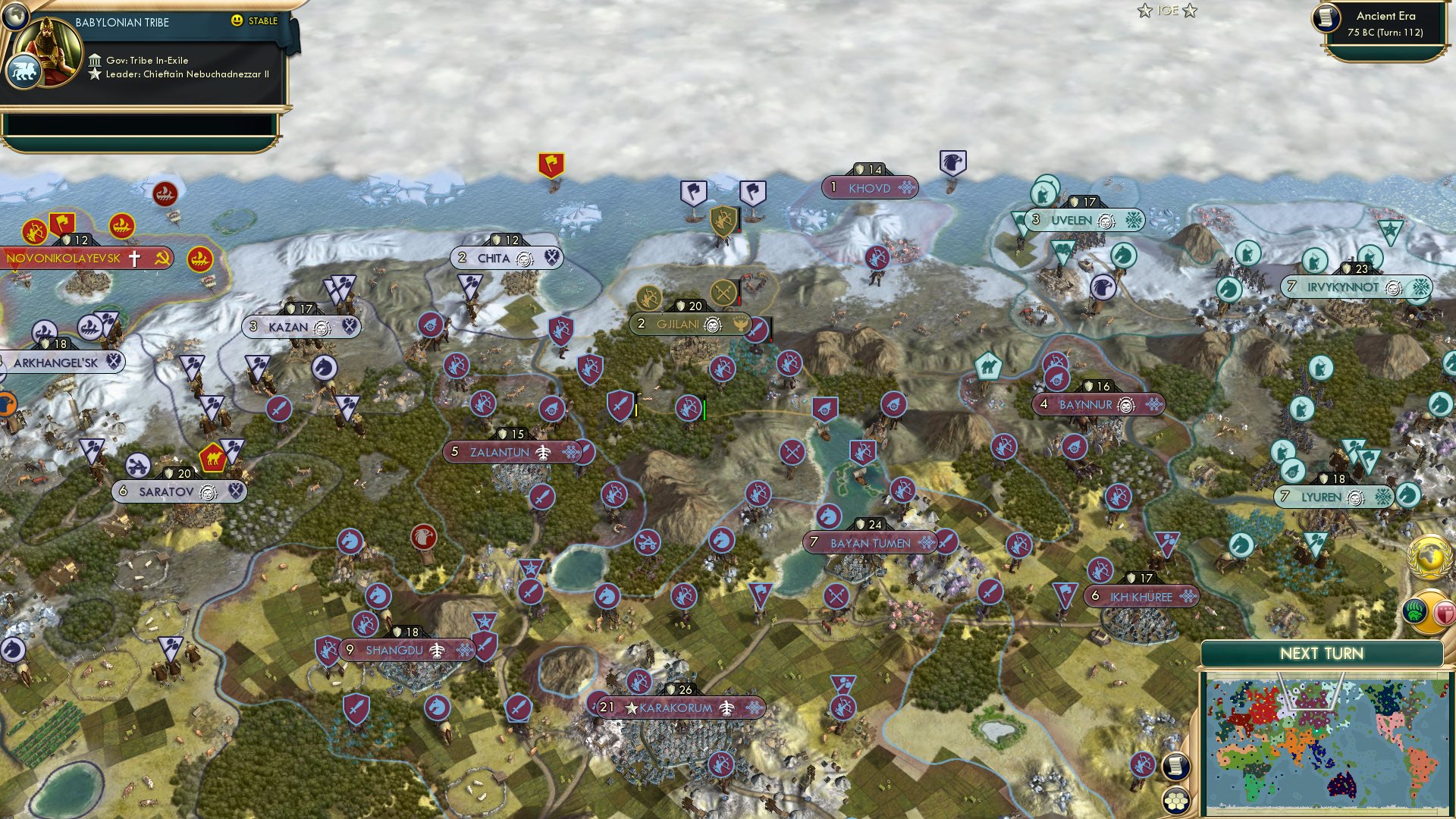
Task: Select the Khovd city banner
Action: [871, 188]
